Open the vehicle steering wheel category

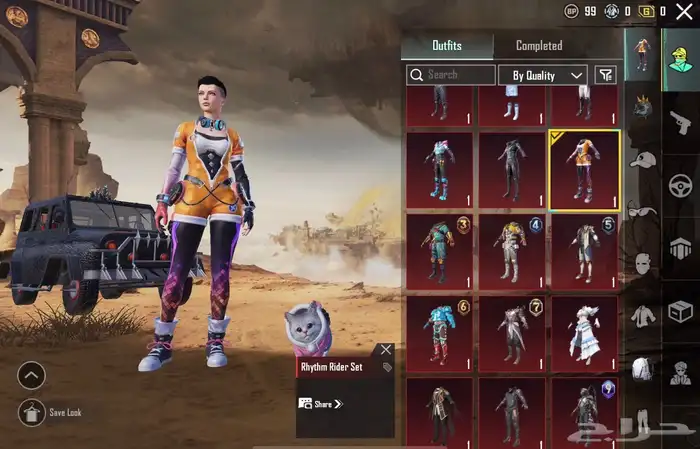(x=680, y=185)
